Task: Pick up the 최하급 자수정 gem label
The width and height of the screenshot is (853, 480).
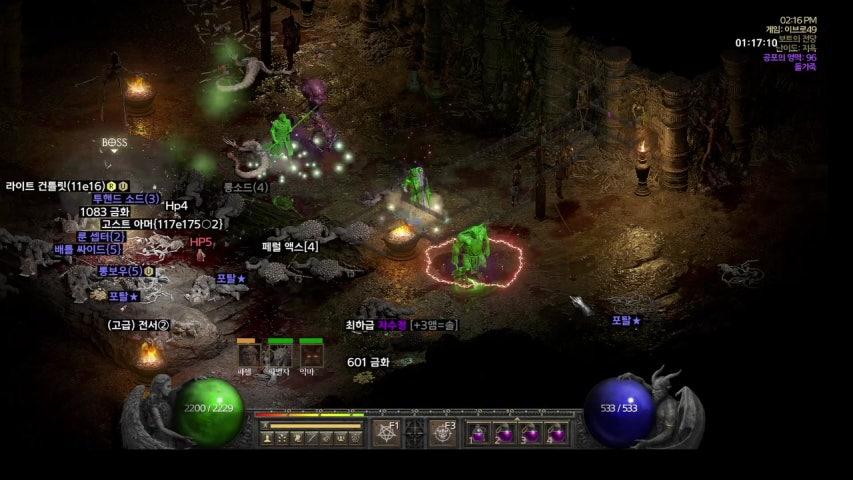Action: coord(376,325)
